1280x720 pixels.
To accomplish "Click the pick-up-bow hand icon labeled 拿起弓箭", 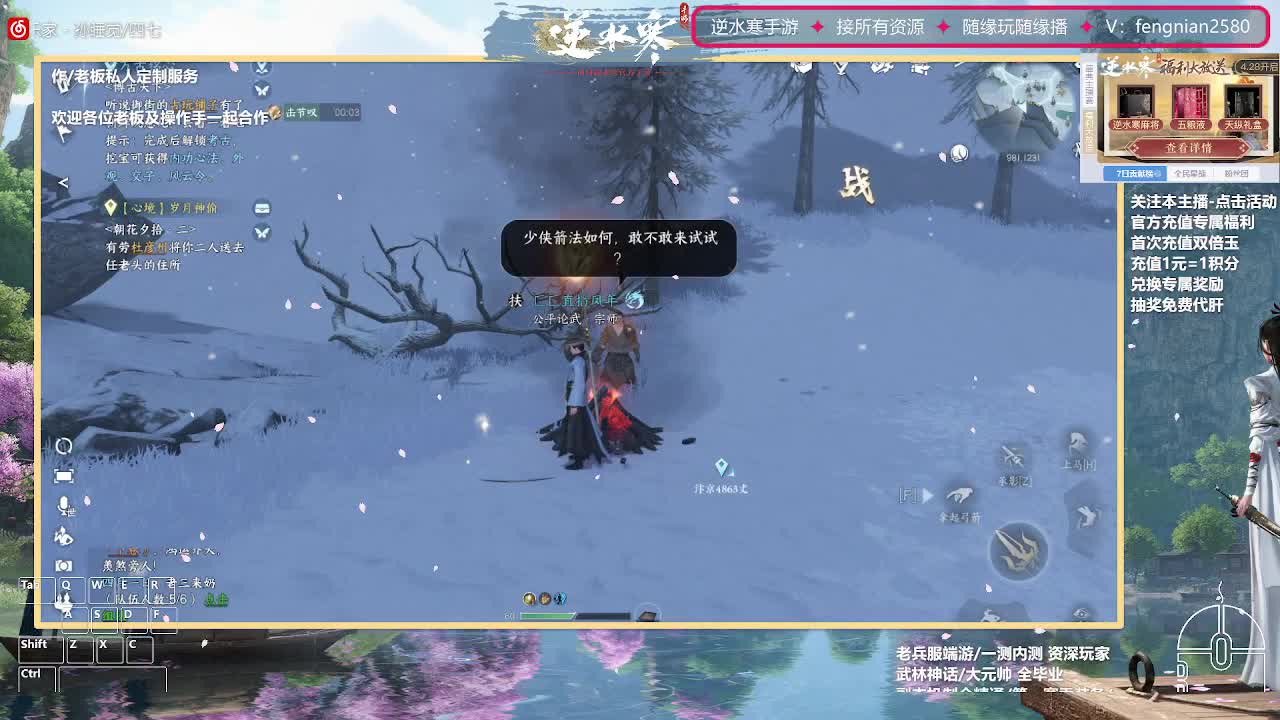I will coord(960,494).
